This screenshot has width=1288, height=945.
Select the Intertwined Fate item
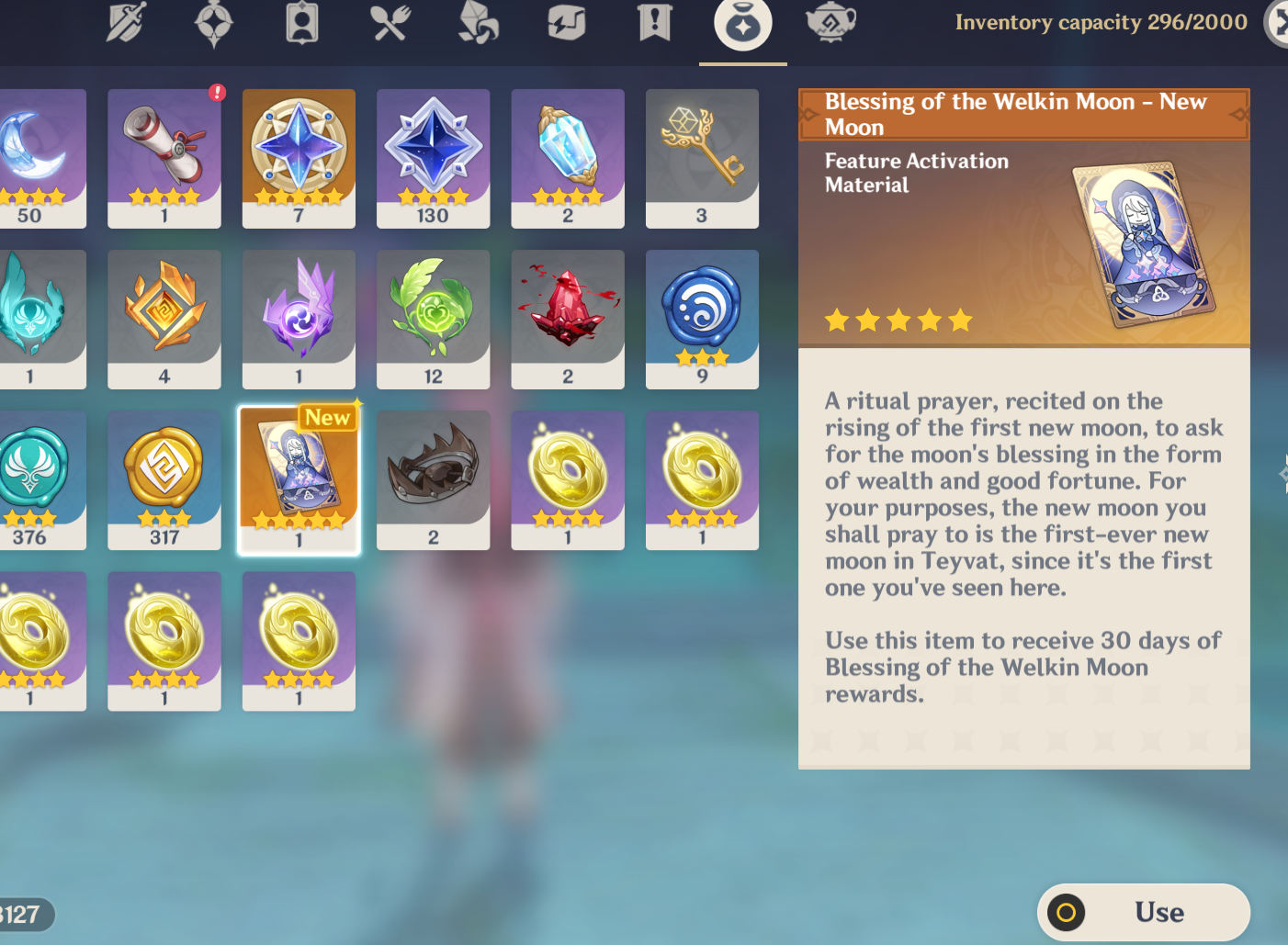[x=299, y=158]
